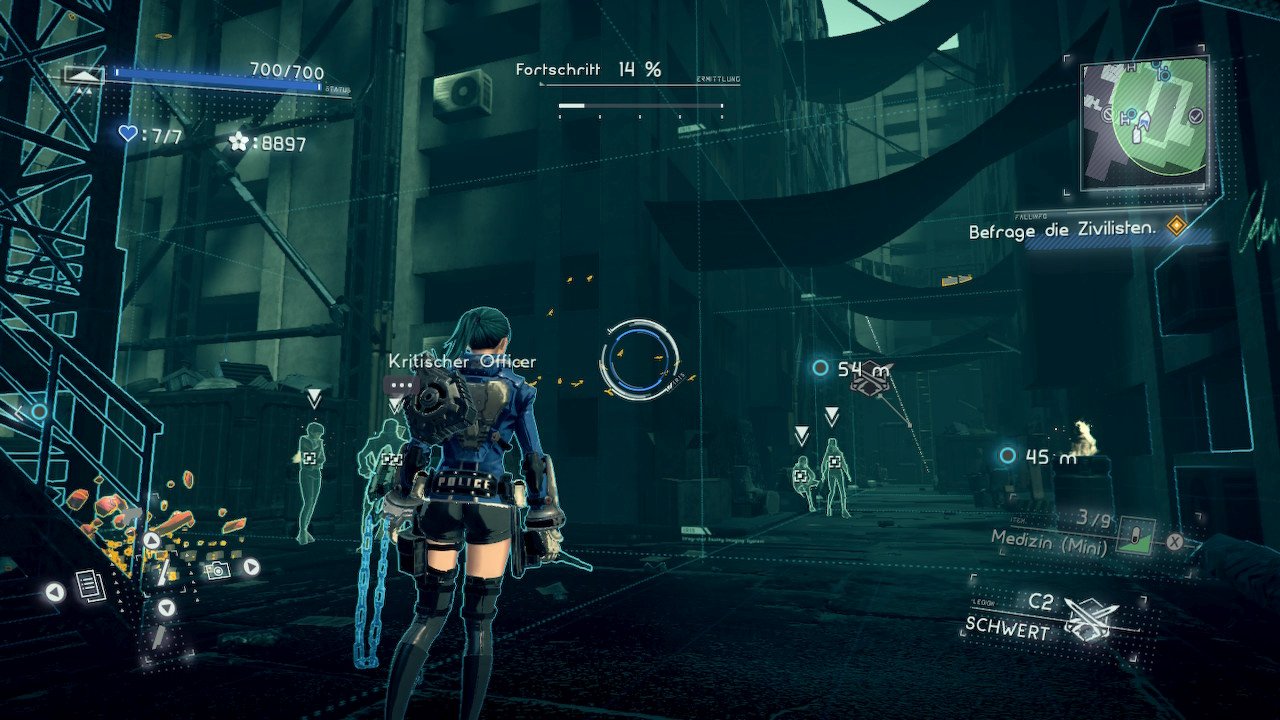Select the 45 m waypoint marker

[x=1007, y=456]
